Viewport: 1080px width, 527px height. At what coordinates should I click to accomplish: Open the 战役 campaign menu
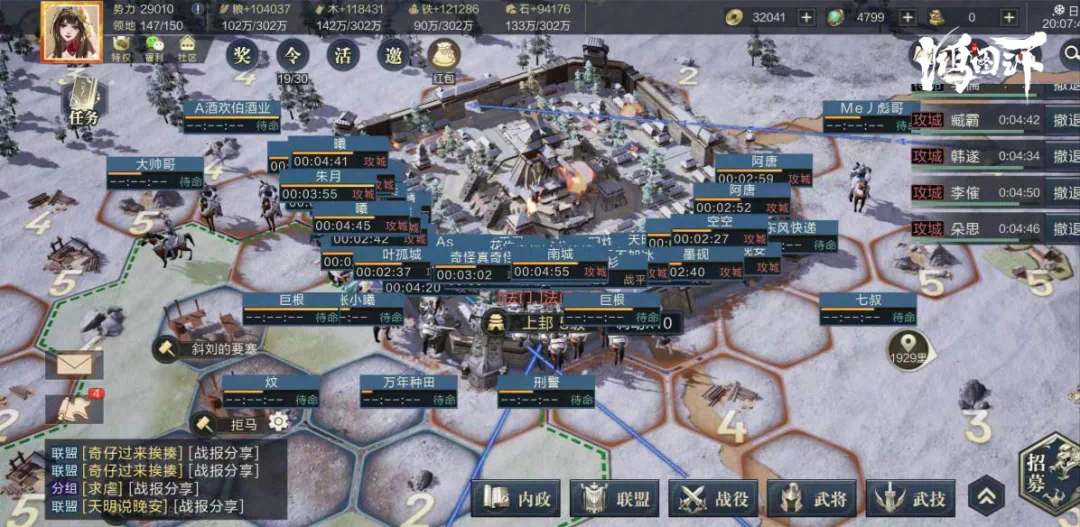pos(714,497)
